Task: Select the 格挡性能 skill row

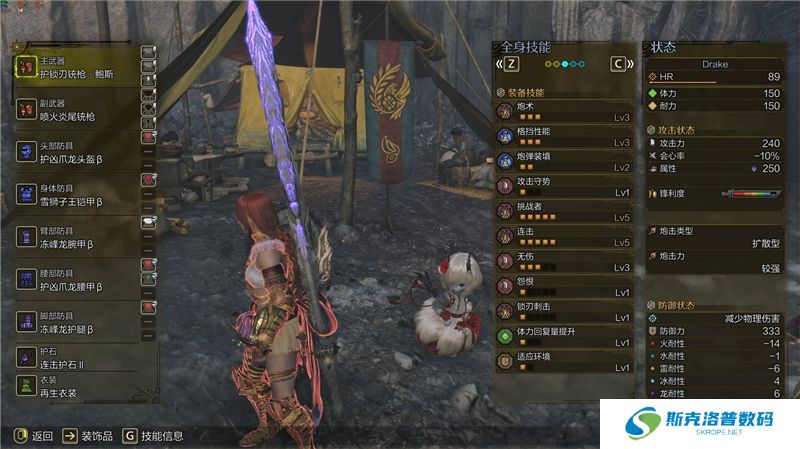Action: (564, 136)
